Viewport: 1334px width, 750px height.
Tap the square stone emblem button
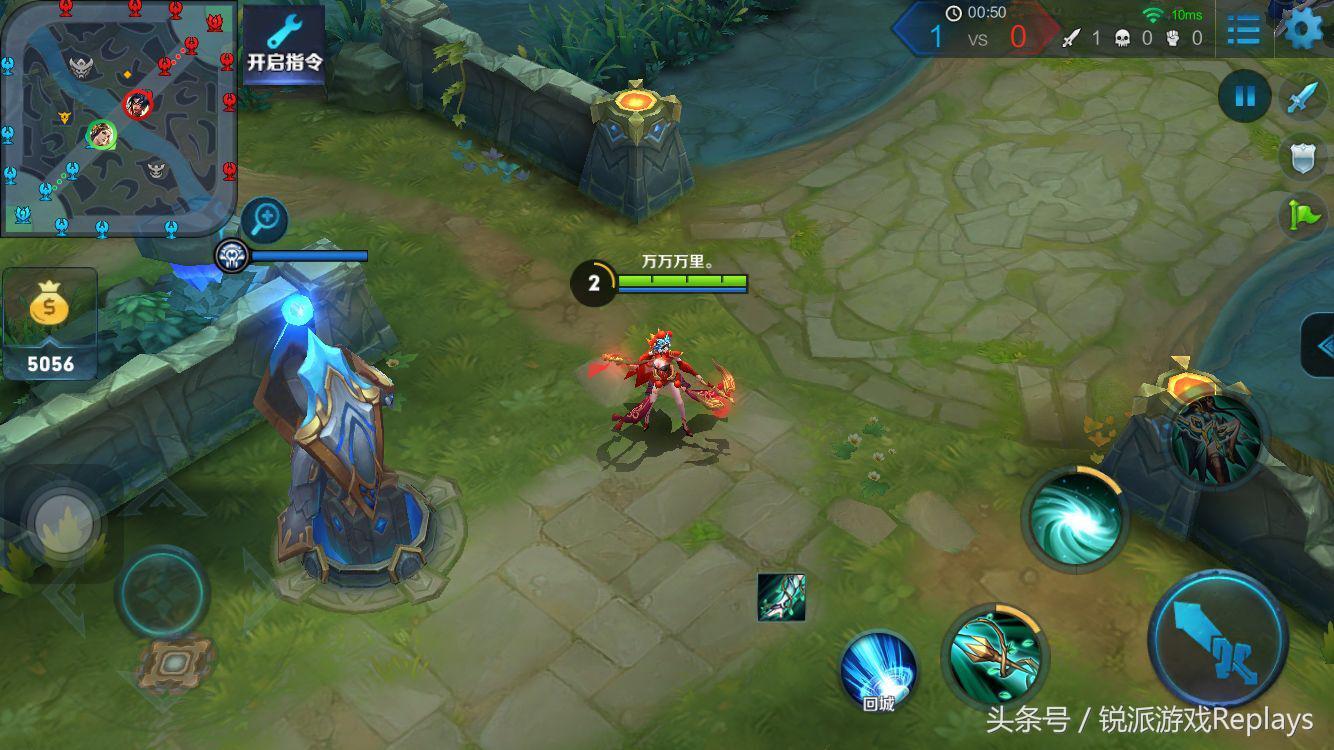click(177, 662)
